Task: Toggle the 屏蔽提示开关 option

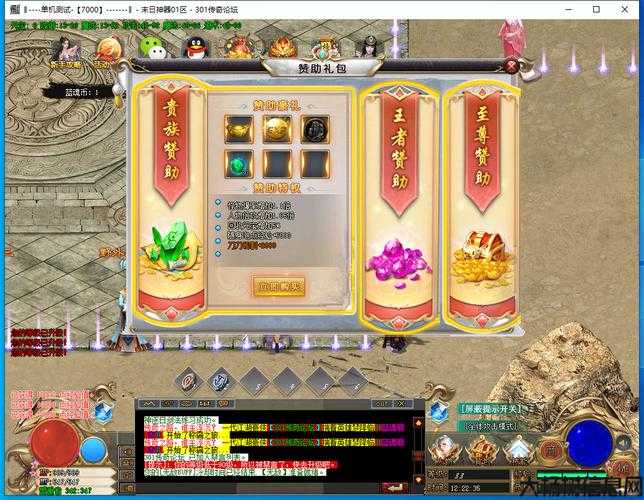Action: pos(492,409)
